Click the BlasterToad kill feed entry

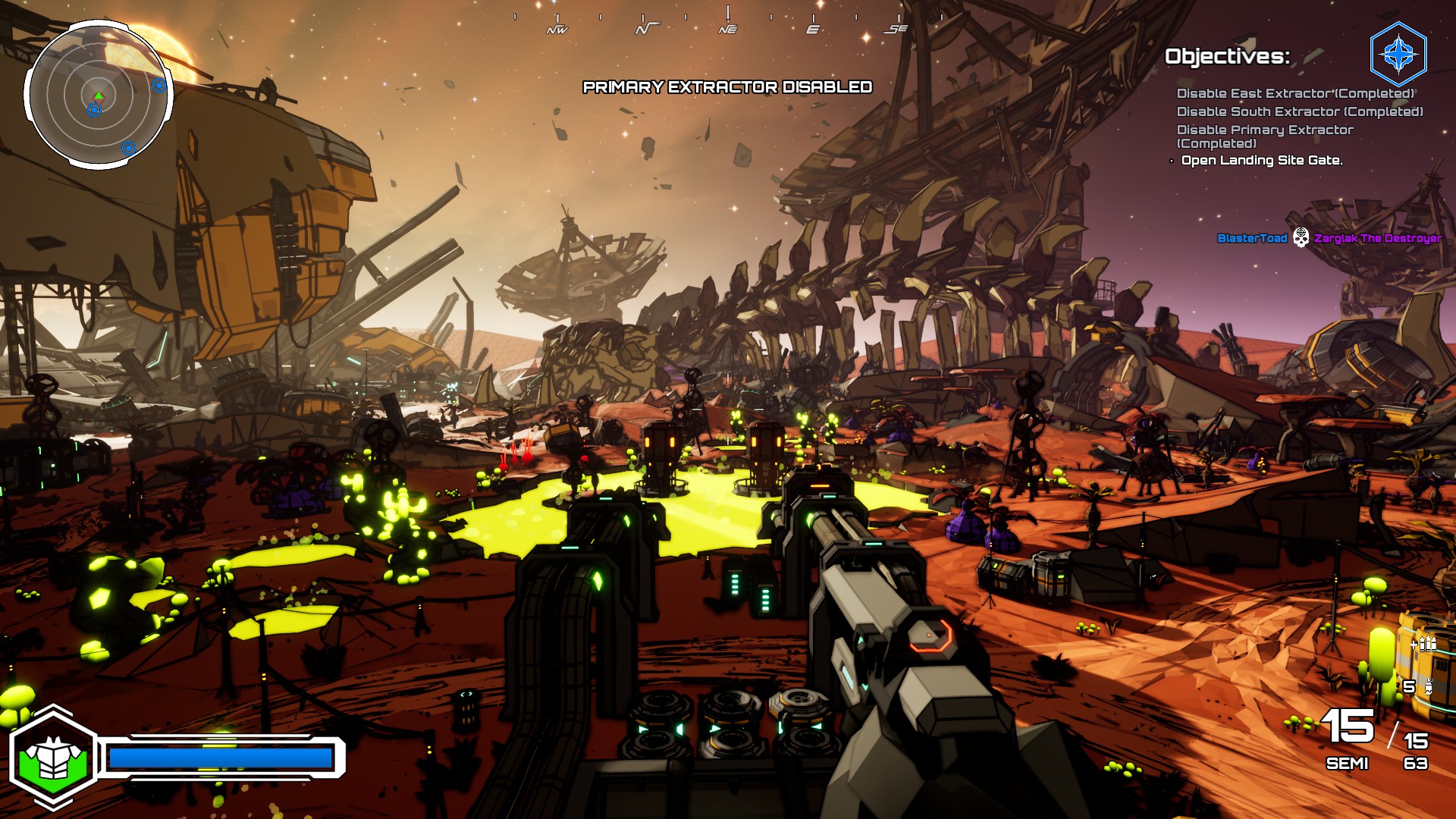coord(1252,238)
